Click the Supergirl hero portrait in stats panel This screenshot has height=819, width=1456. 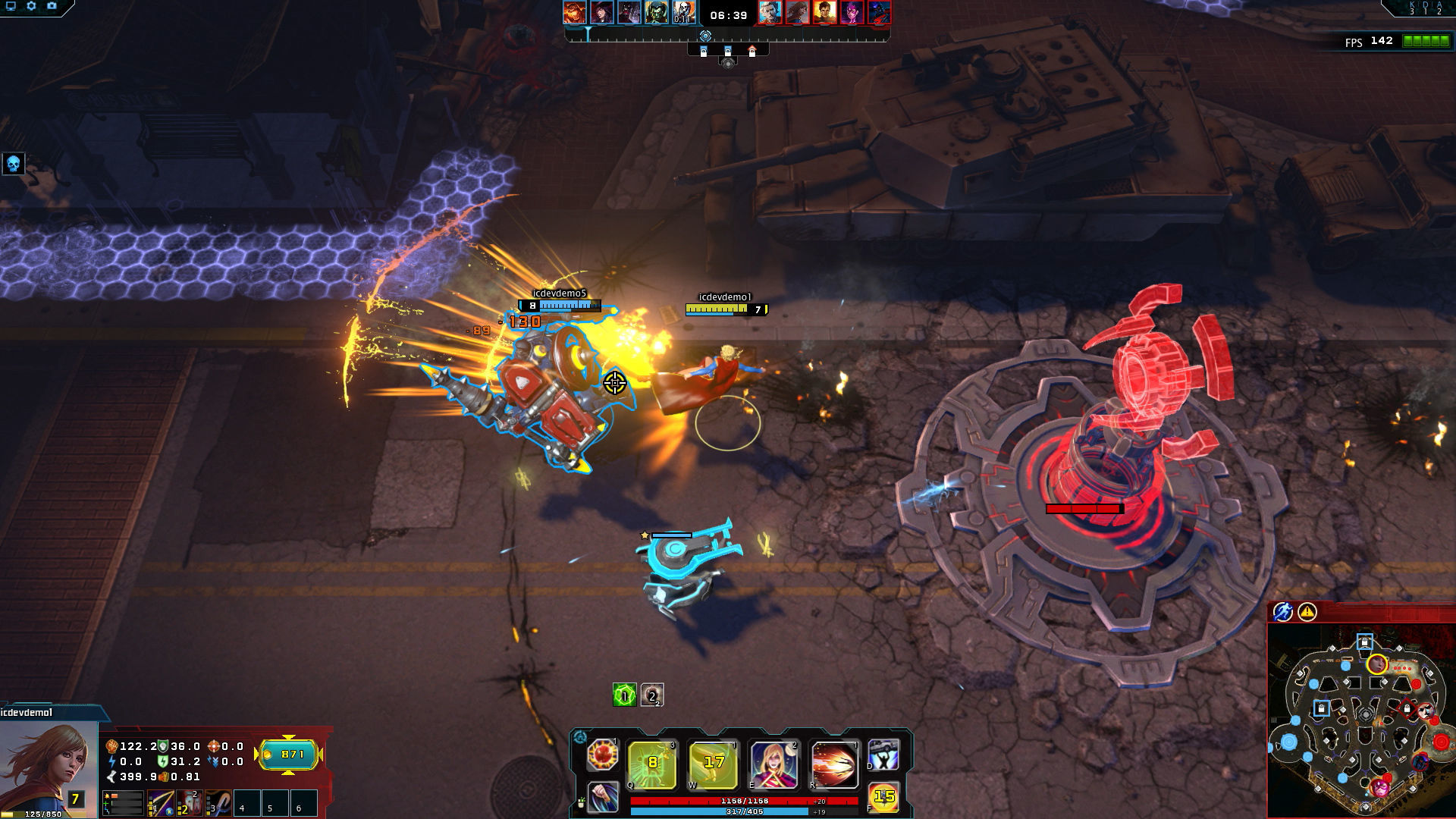[47, 766]
